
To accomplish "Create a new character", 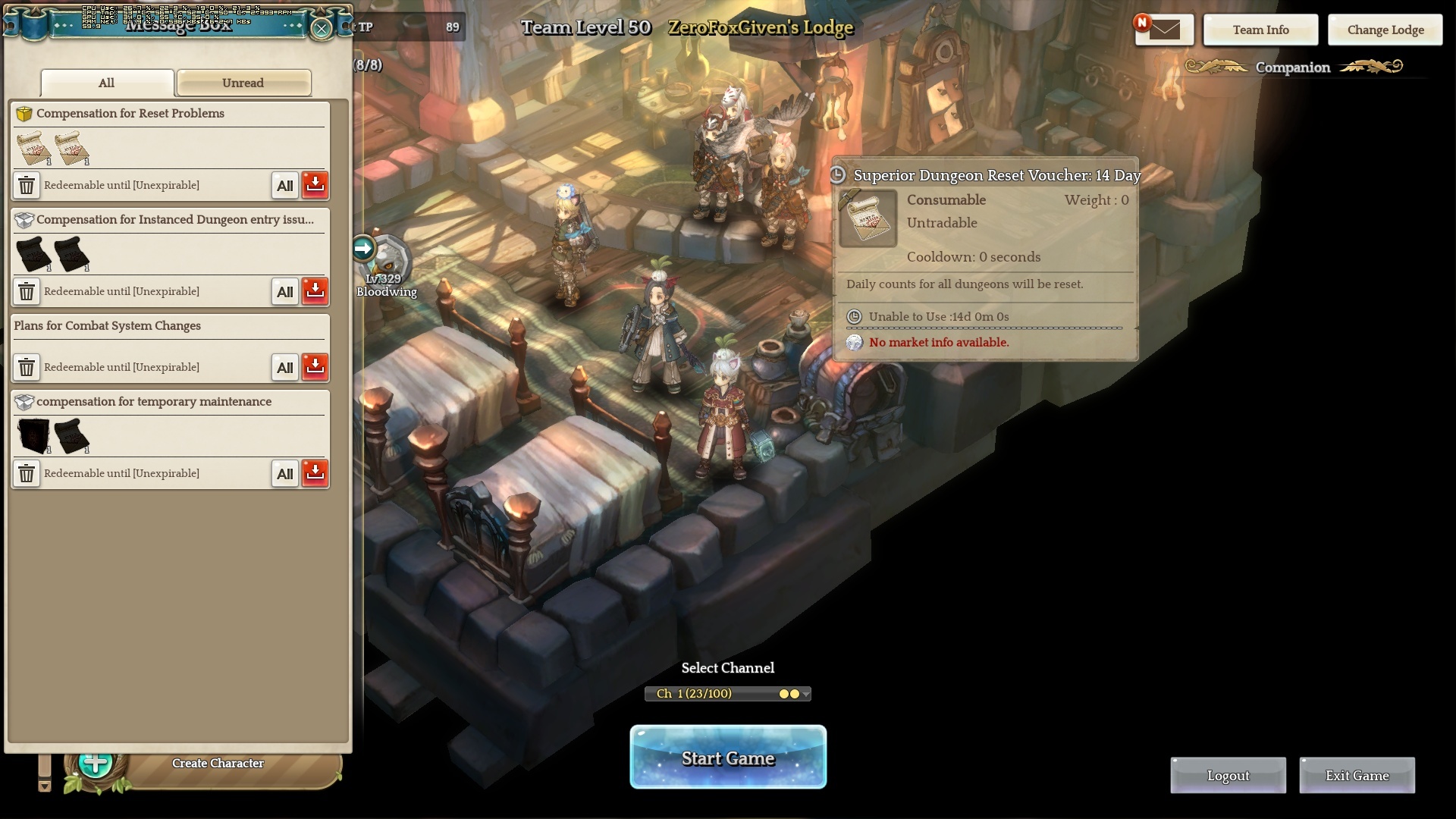I will point(217,763).
